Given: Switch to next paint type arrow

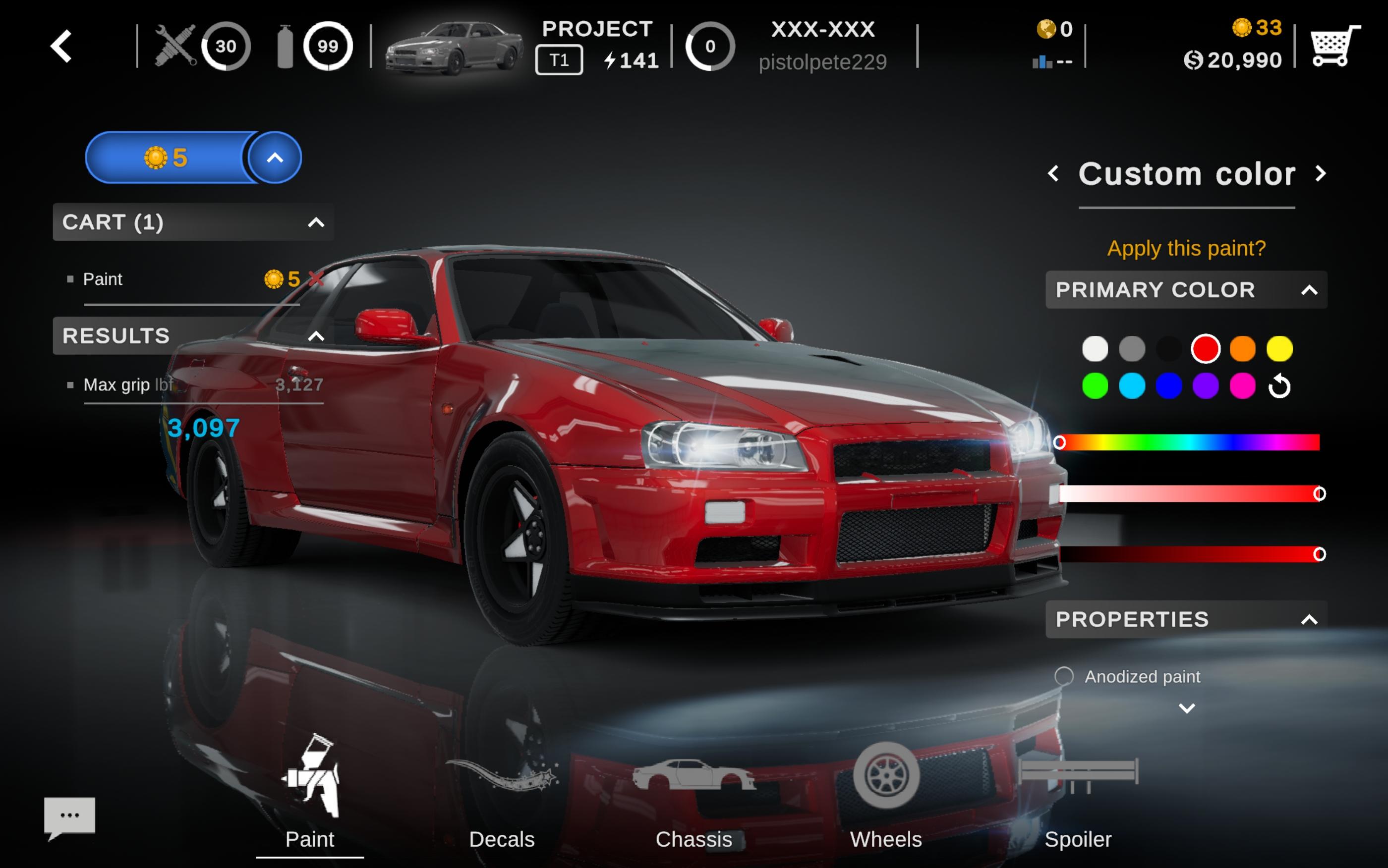Looking at the screenshot, I should pyautogui.click(x=1320, y=173).
